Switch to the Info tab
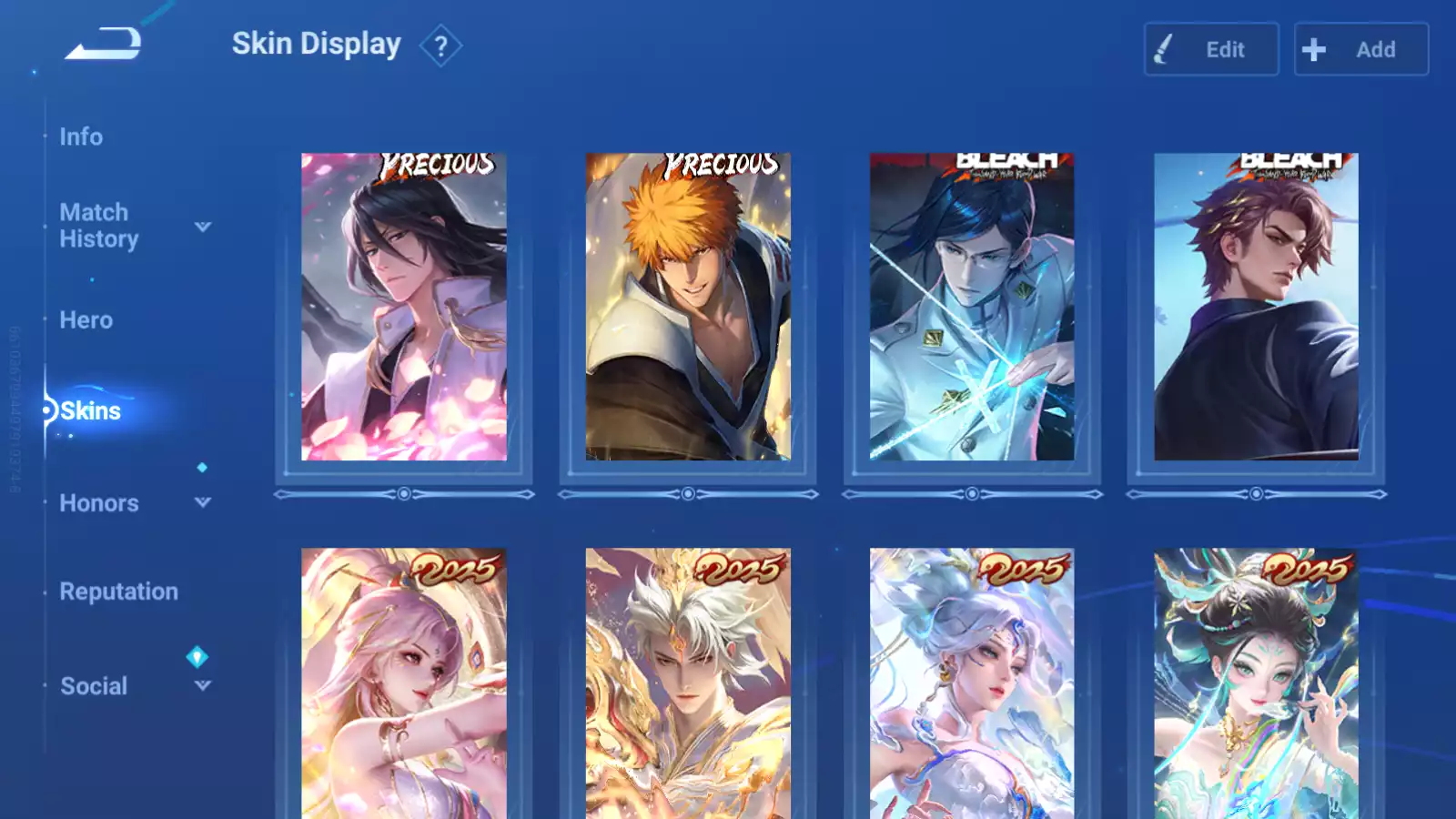Viewport: 1456px width, 819px height. (x=81, y=136)
